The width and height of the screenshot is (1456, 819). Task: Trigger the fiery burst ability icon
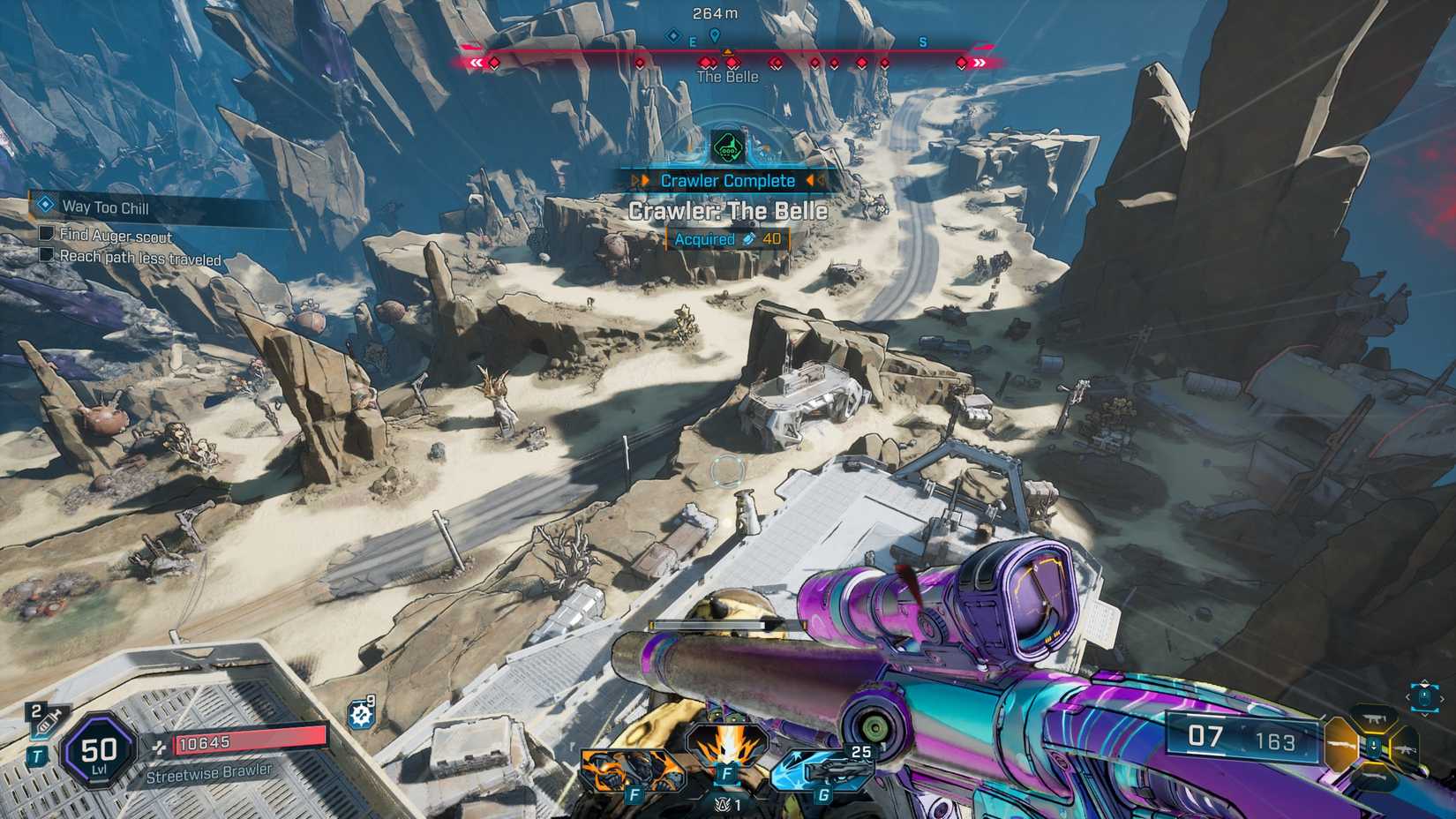tap(727, 750)
